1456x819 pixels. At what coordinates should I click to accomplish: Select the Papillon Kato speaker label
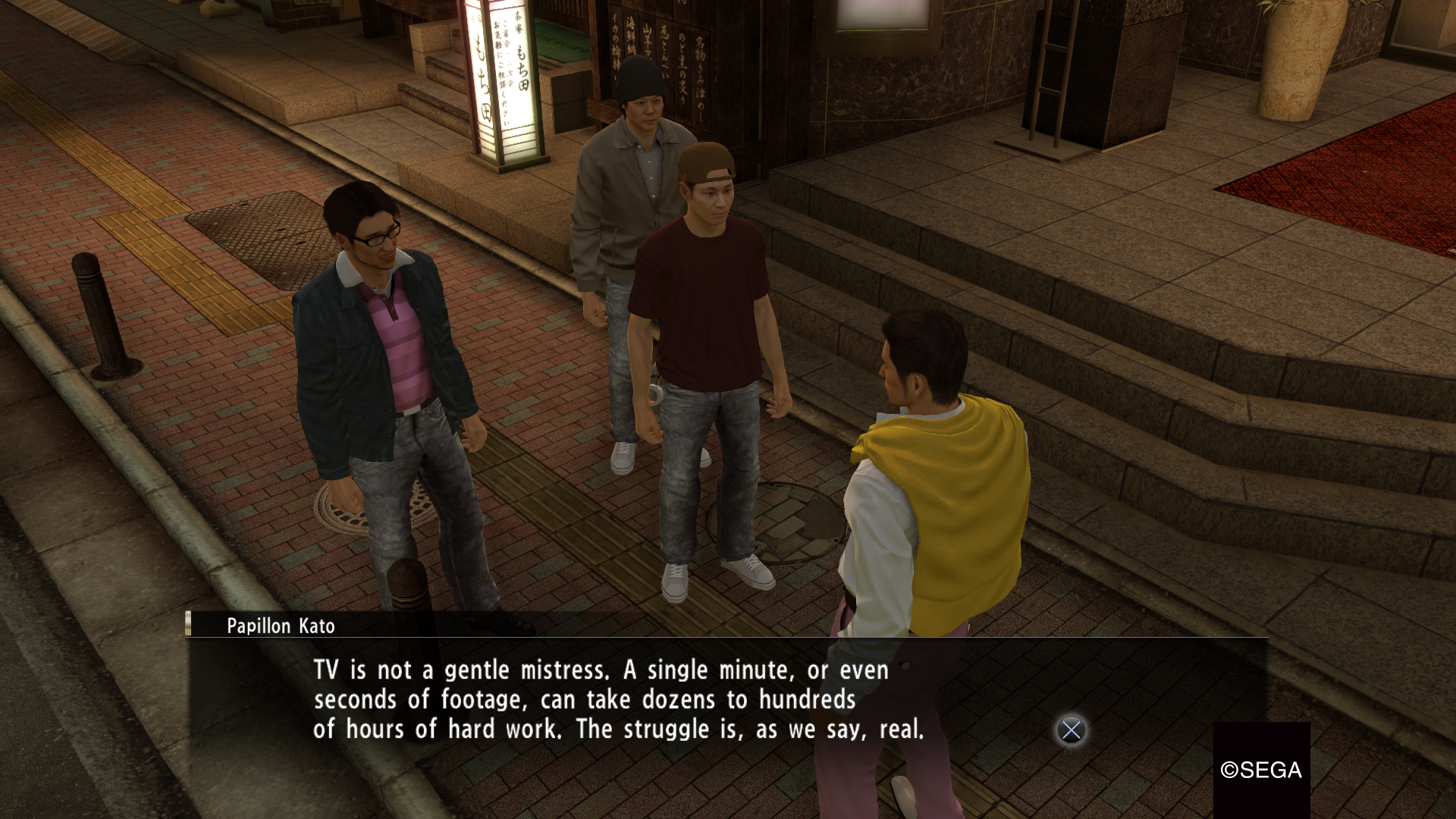click(281, 626)
